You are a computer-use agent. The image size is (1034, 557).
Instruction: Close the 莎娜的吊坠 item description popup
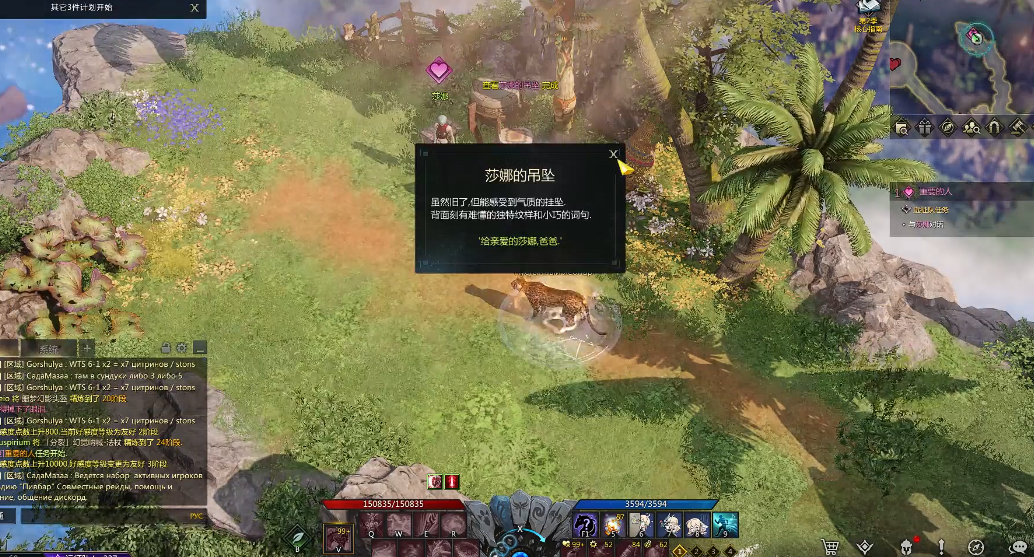[x=613, y=154]
